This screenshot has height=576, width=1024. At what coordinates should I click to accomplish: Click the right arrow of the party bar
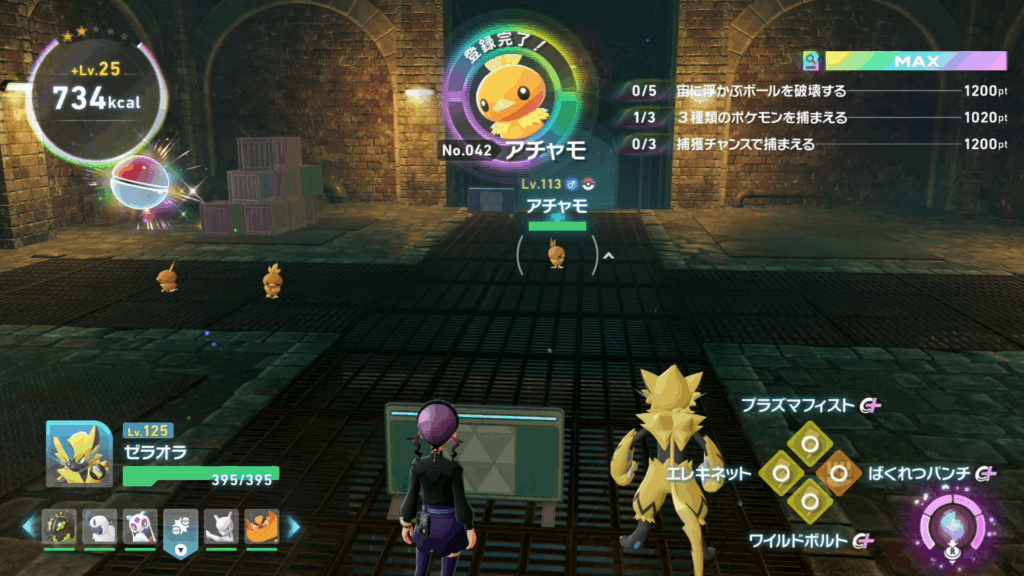click(x=294, y=526)
